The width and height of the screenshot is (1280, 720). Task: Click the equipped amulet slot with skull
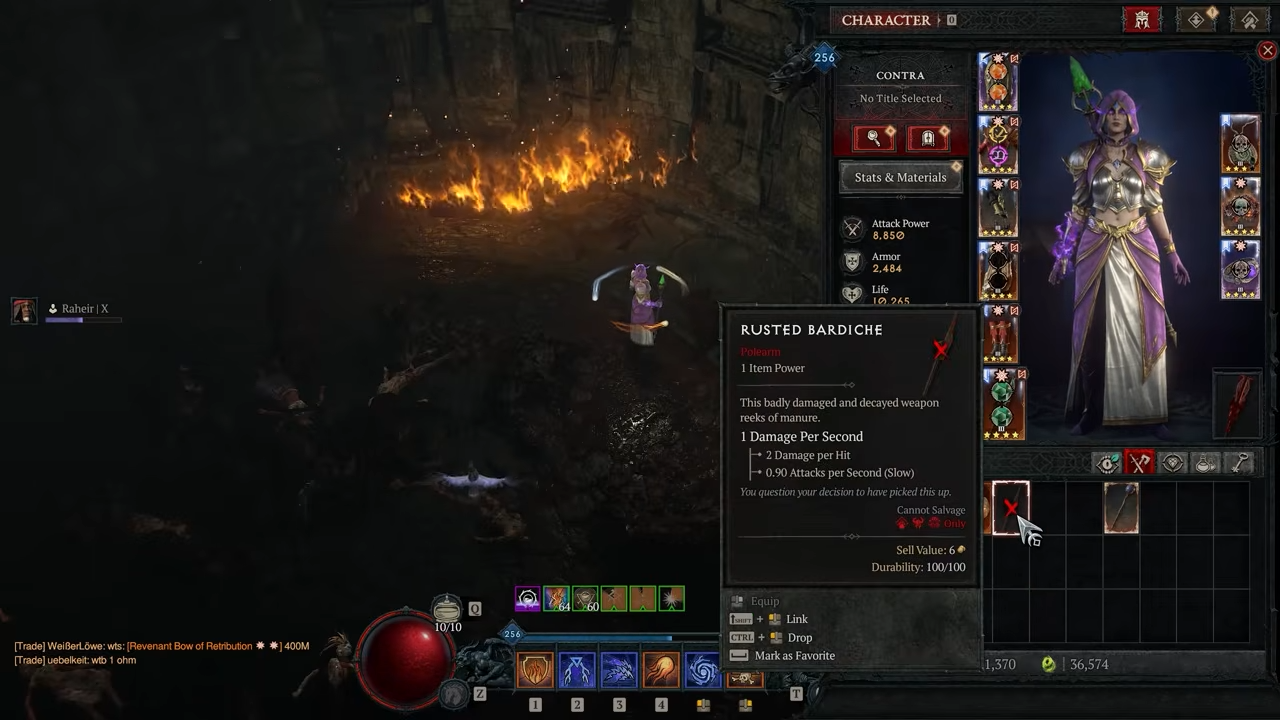click(x=1240, y=143)
